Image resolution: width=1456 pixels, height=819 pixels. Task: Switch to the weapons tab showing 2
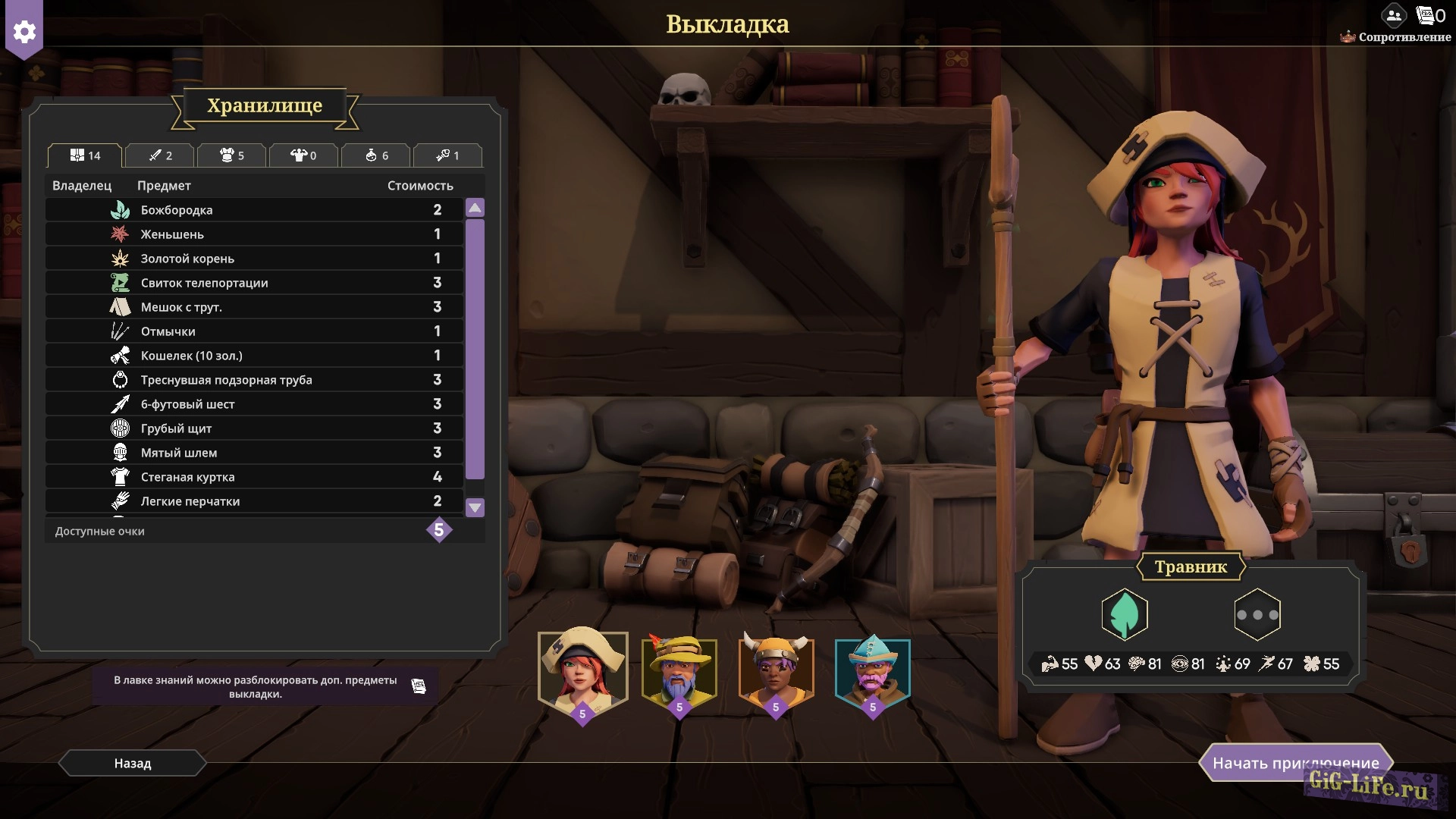160,155
